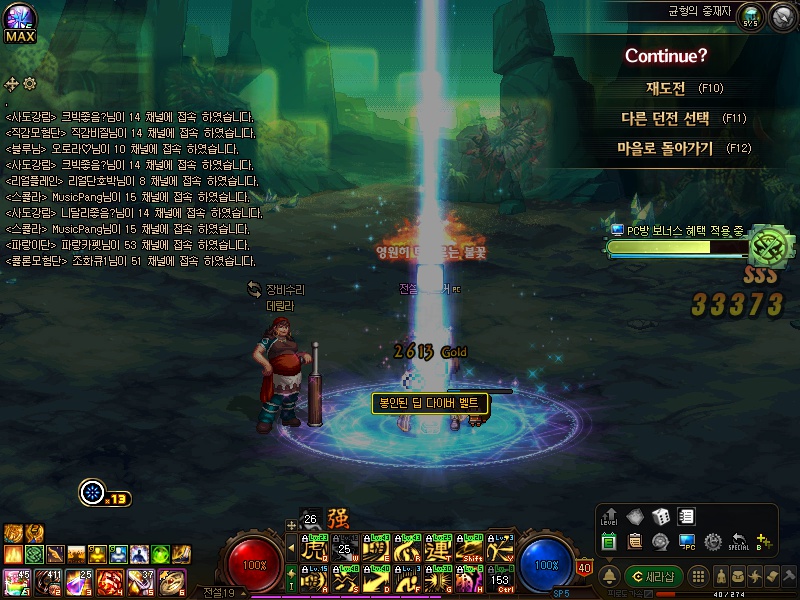Open the PC monitor bonus icon

(687, 542)
